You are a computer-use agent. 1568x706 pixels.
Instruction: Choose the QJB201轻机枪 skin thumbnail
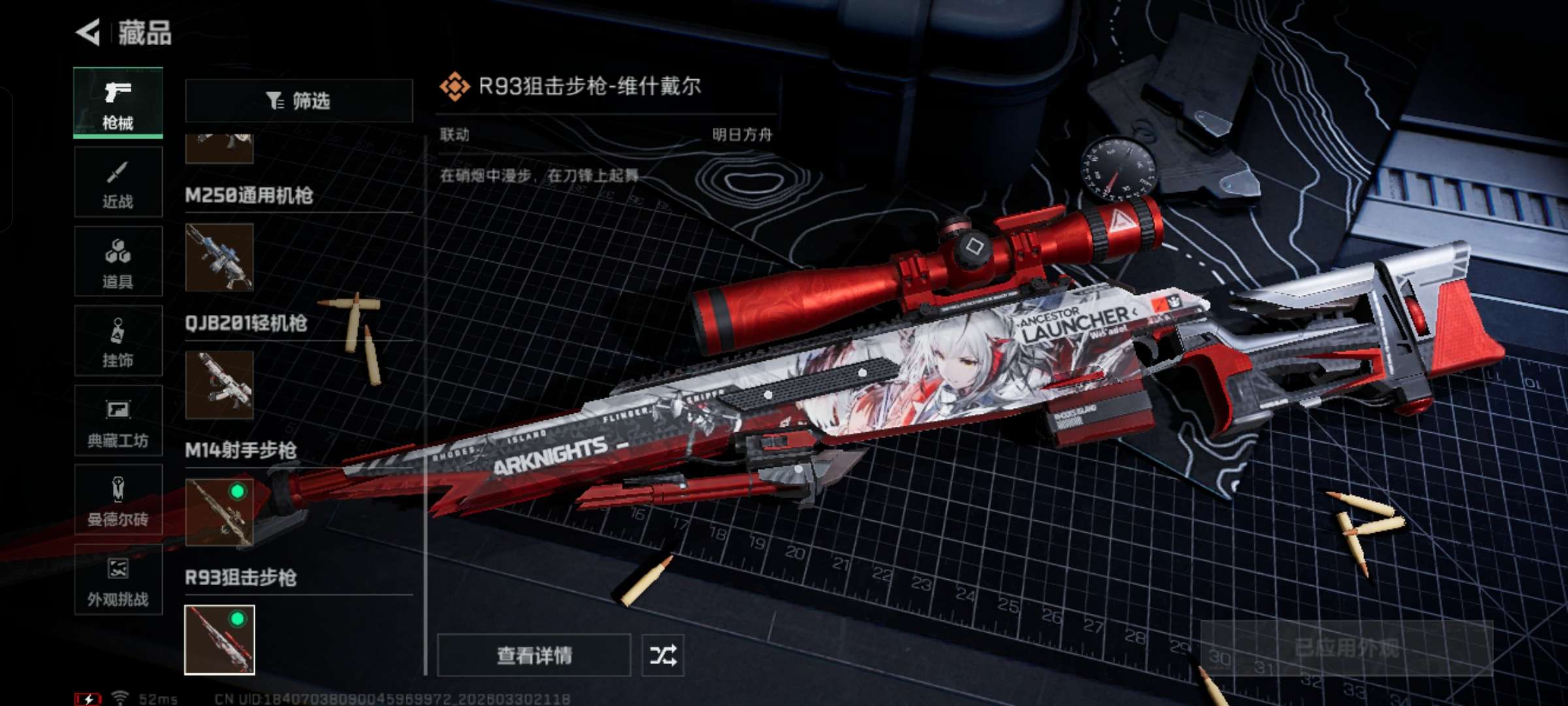coord(220,384)
